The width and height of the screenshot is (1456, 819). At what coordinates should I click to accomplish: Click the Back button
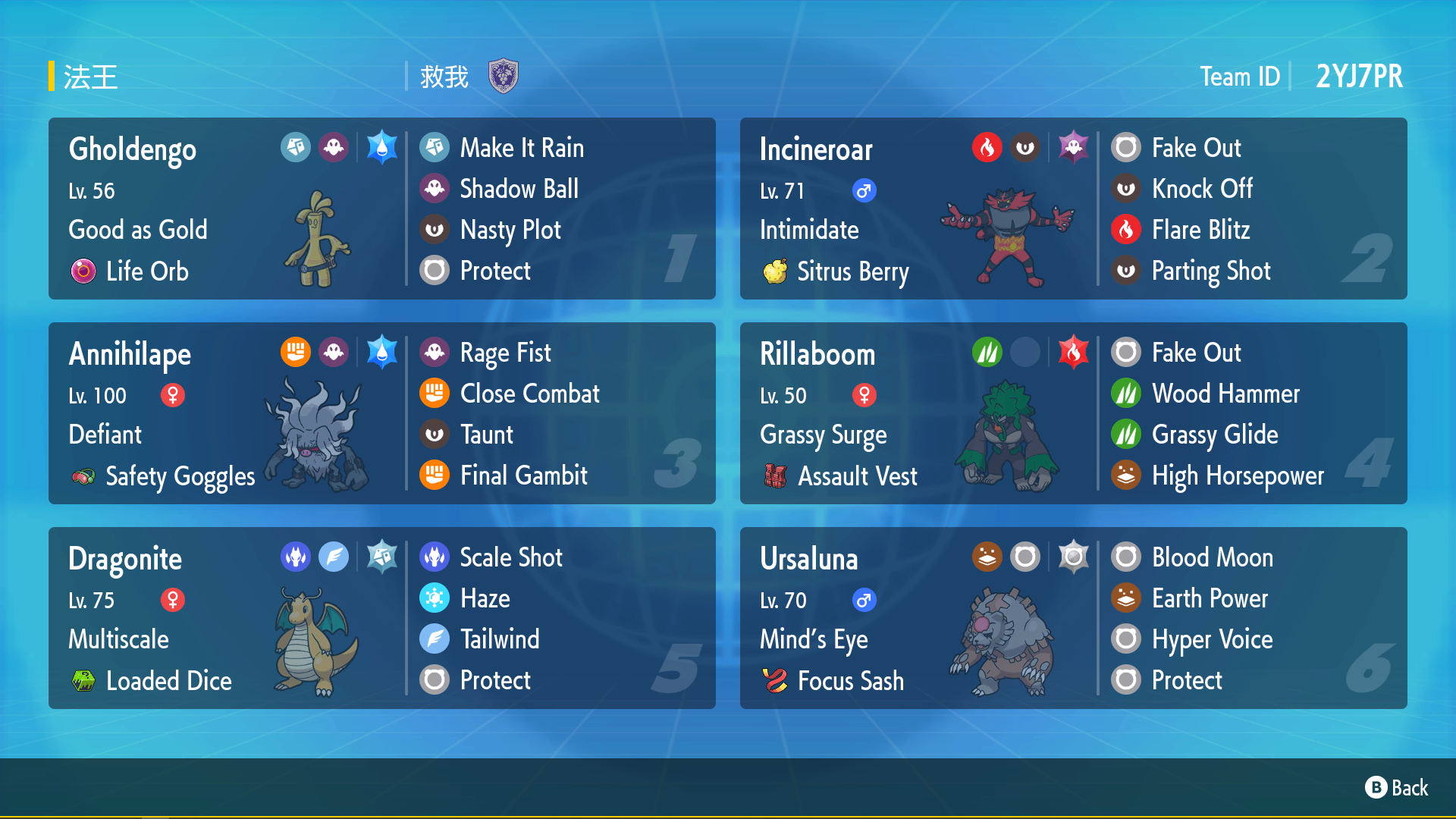1397,788
